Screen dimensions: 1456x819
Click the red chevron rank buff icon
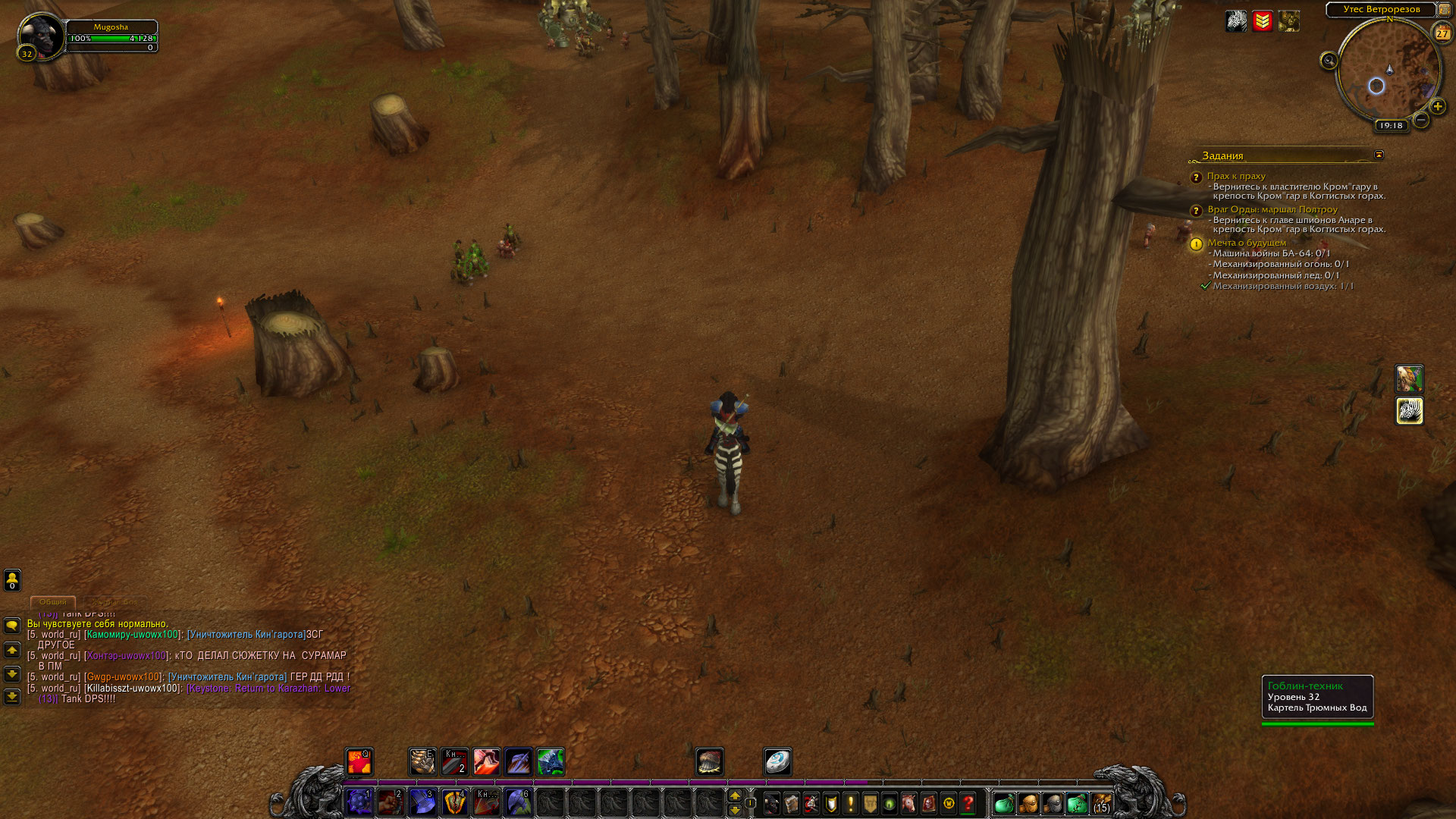coord(1263,21)
